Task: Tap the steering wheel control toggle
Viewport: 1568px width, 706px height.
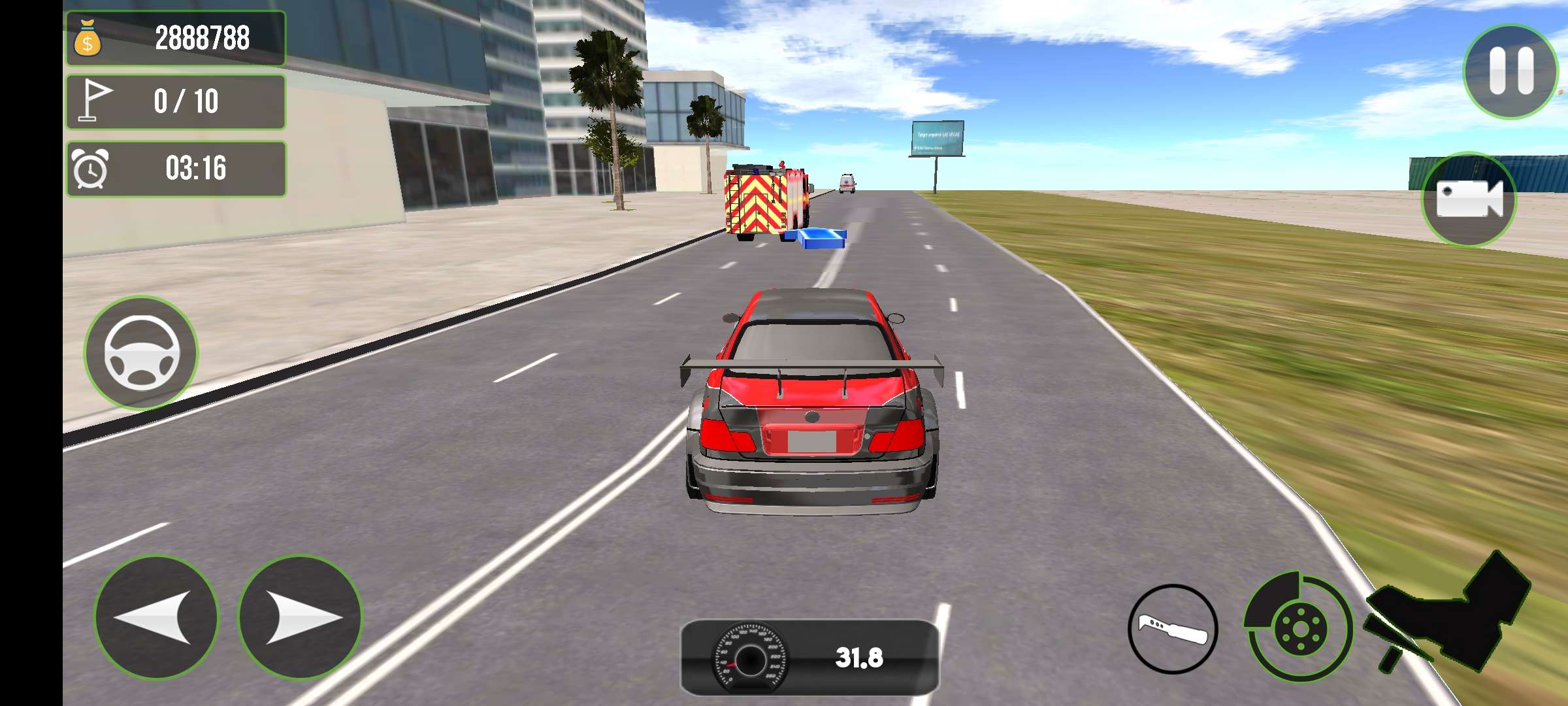Action: 141,352
